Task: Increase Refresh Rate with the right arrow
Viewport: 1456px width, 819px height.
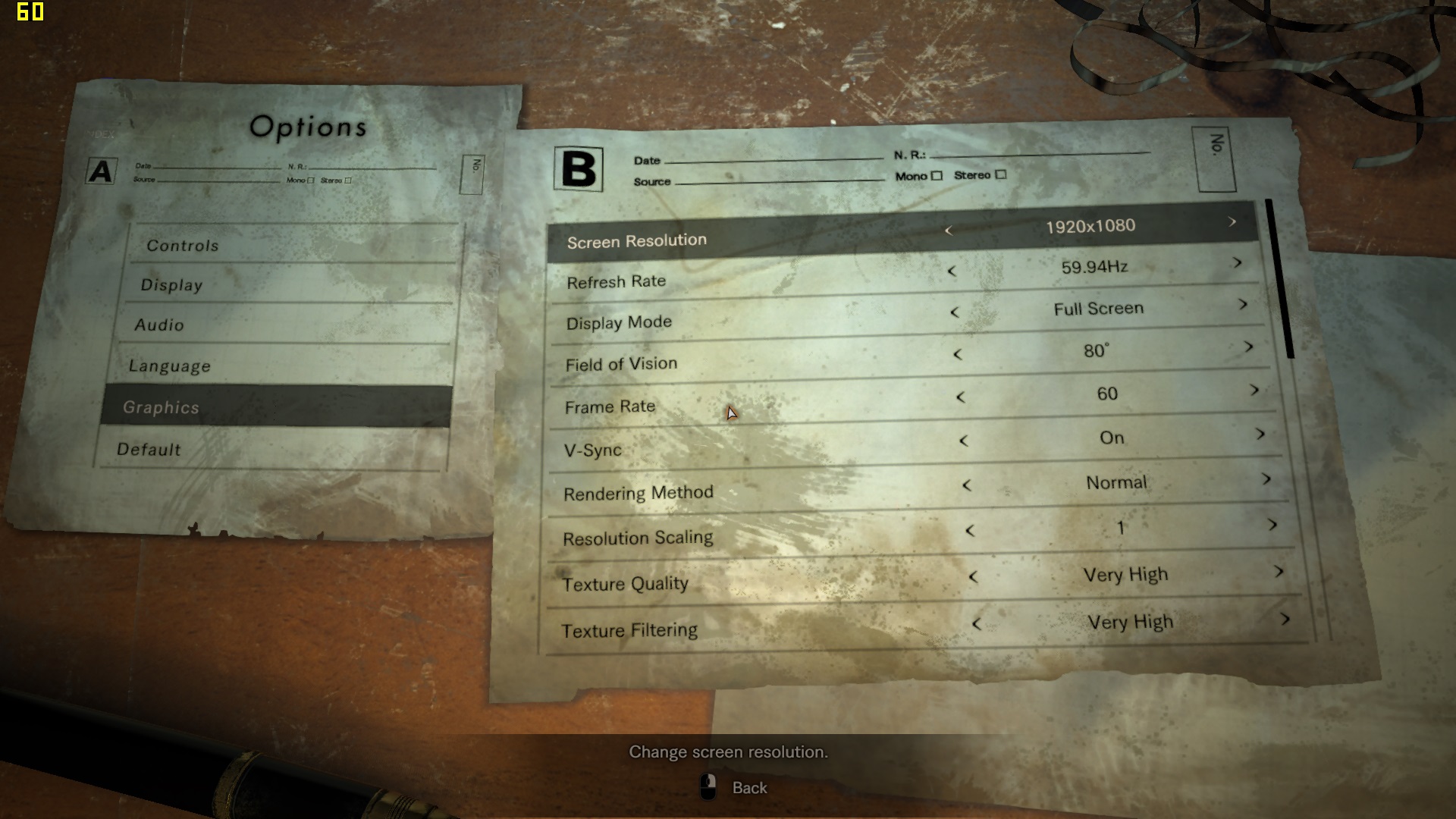Action: (x=1238, y=263)
